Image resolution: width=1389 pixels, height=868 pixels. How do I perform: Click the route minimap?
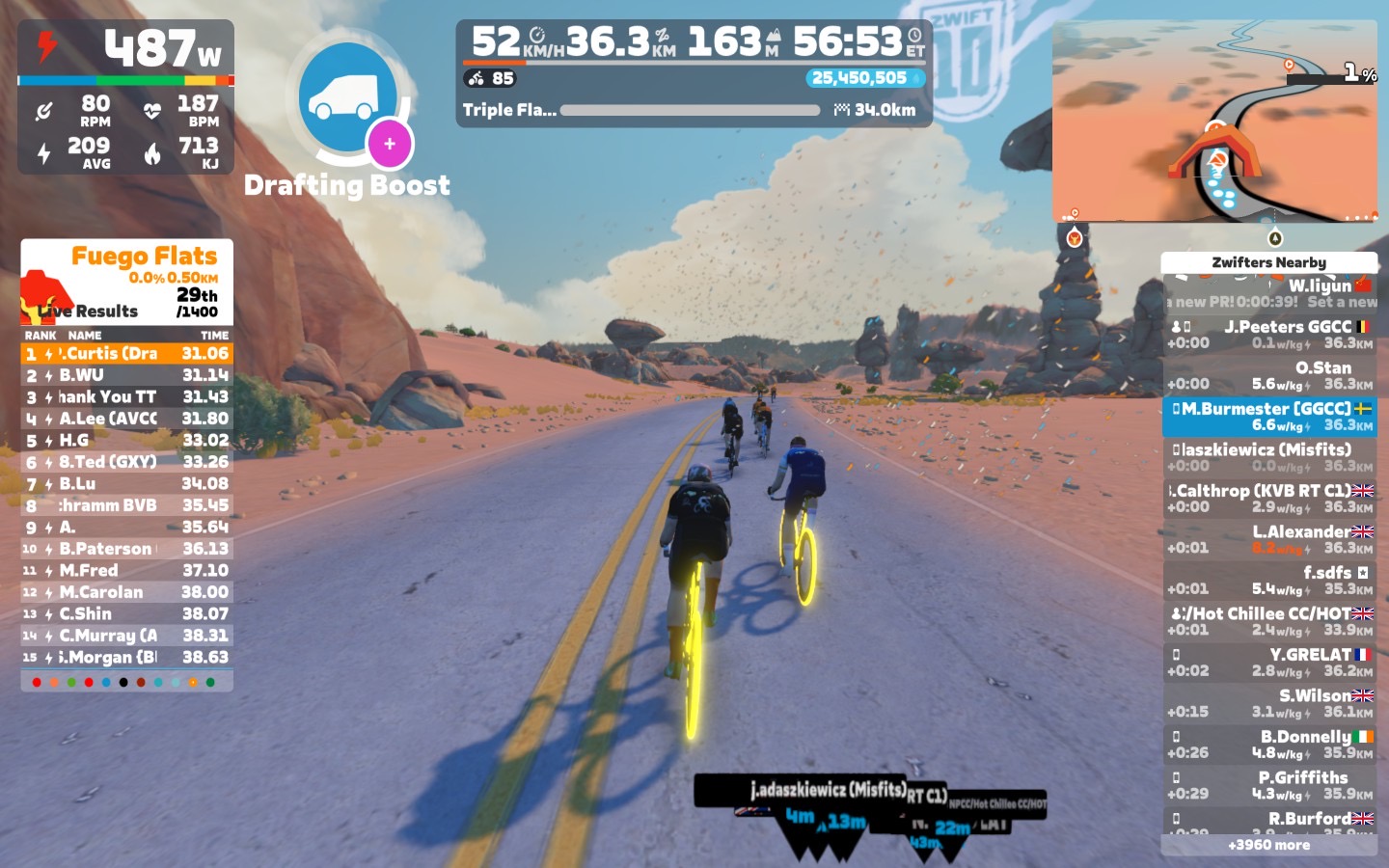(1213, 122)
